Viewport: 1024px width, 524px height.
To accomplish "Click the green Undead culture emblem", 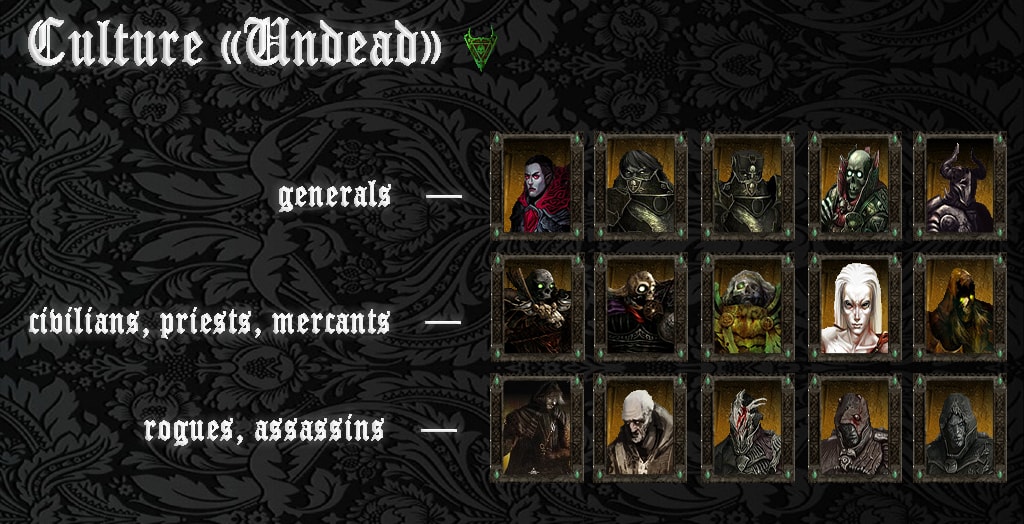I will [479, 47].
